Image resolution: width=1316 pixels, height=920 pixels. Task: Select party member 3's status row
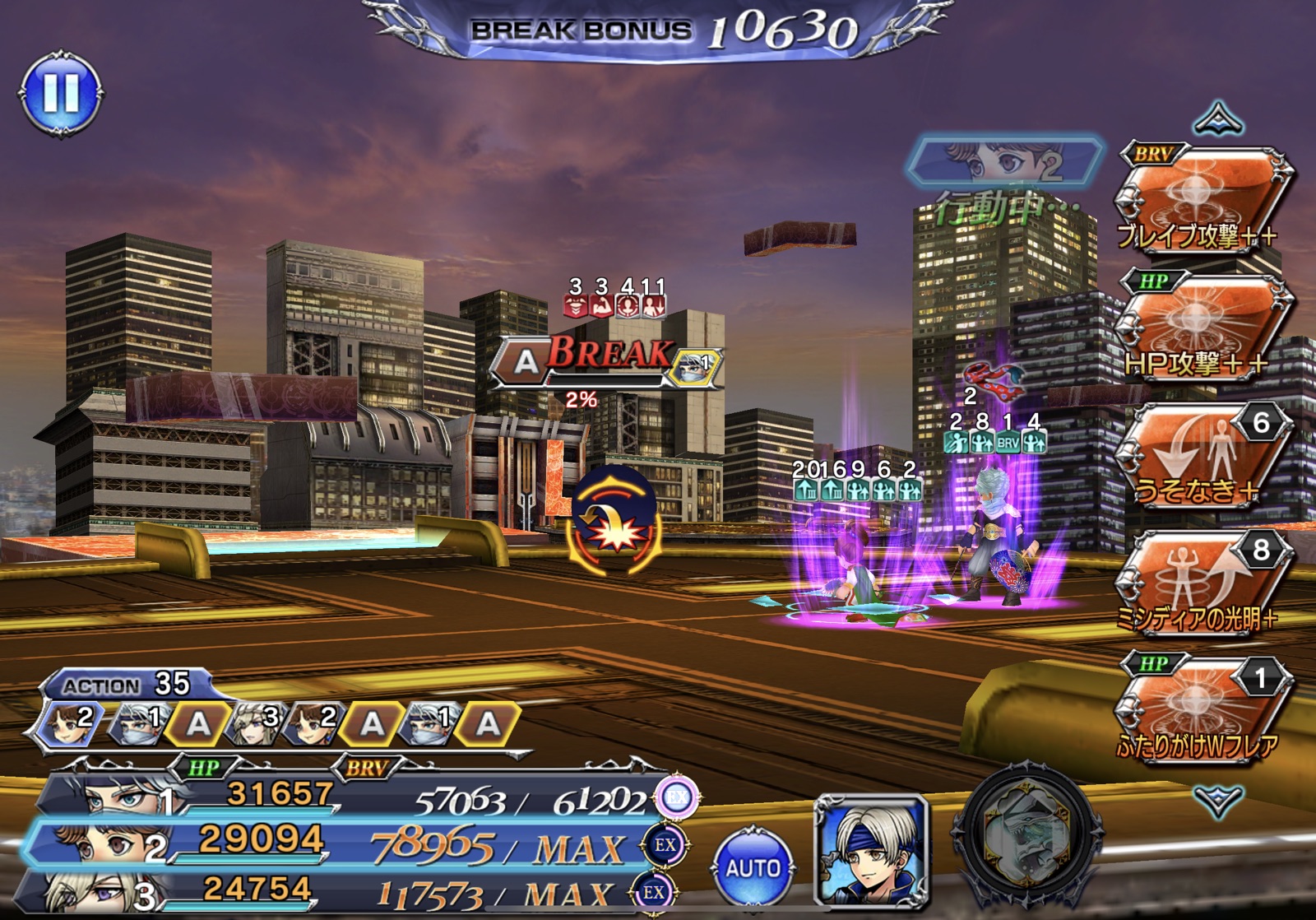pyautogui.click(x=345, y=892)
